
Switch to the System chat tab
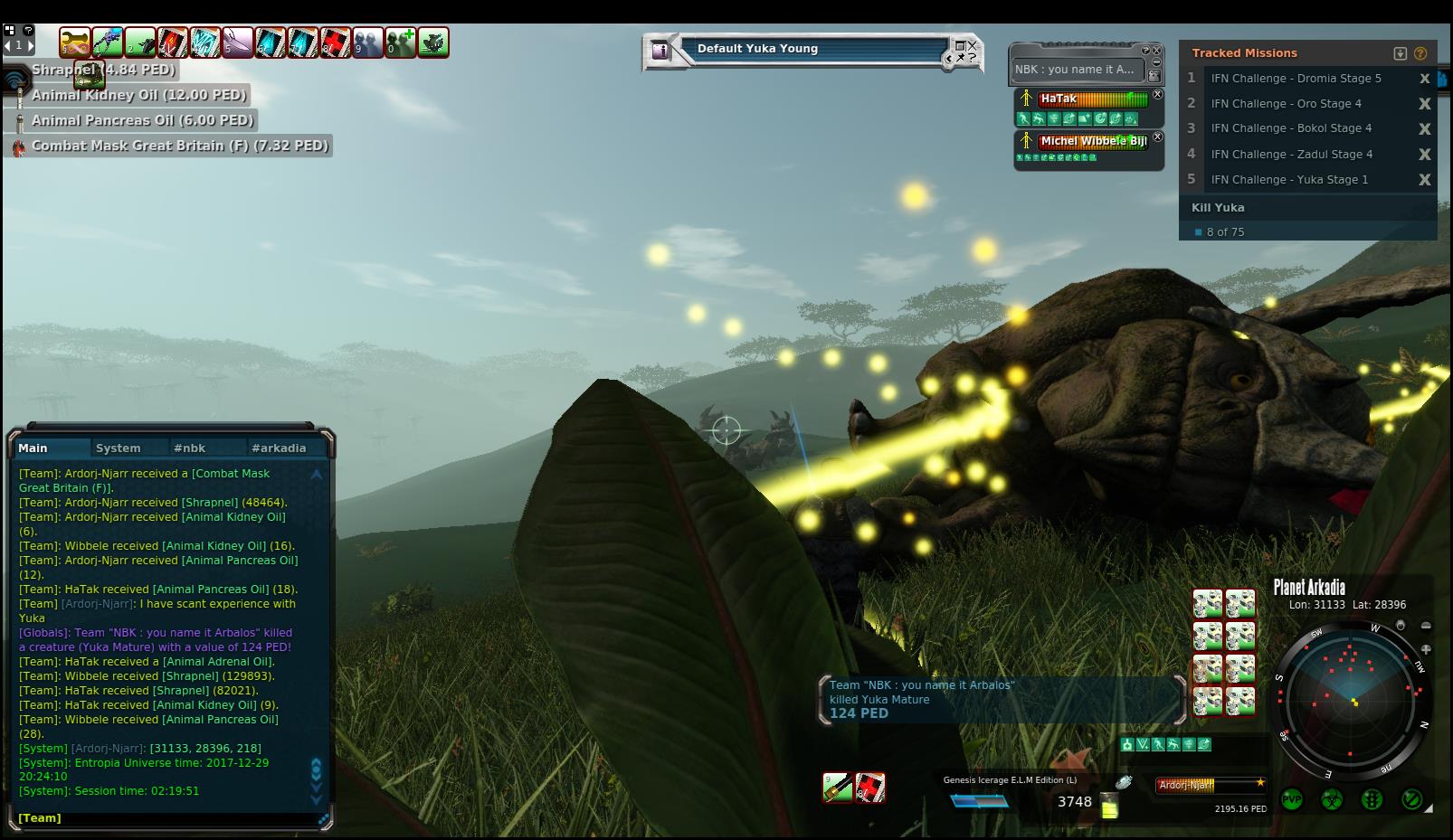click(119, 448)
